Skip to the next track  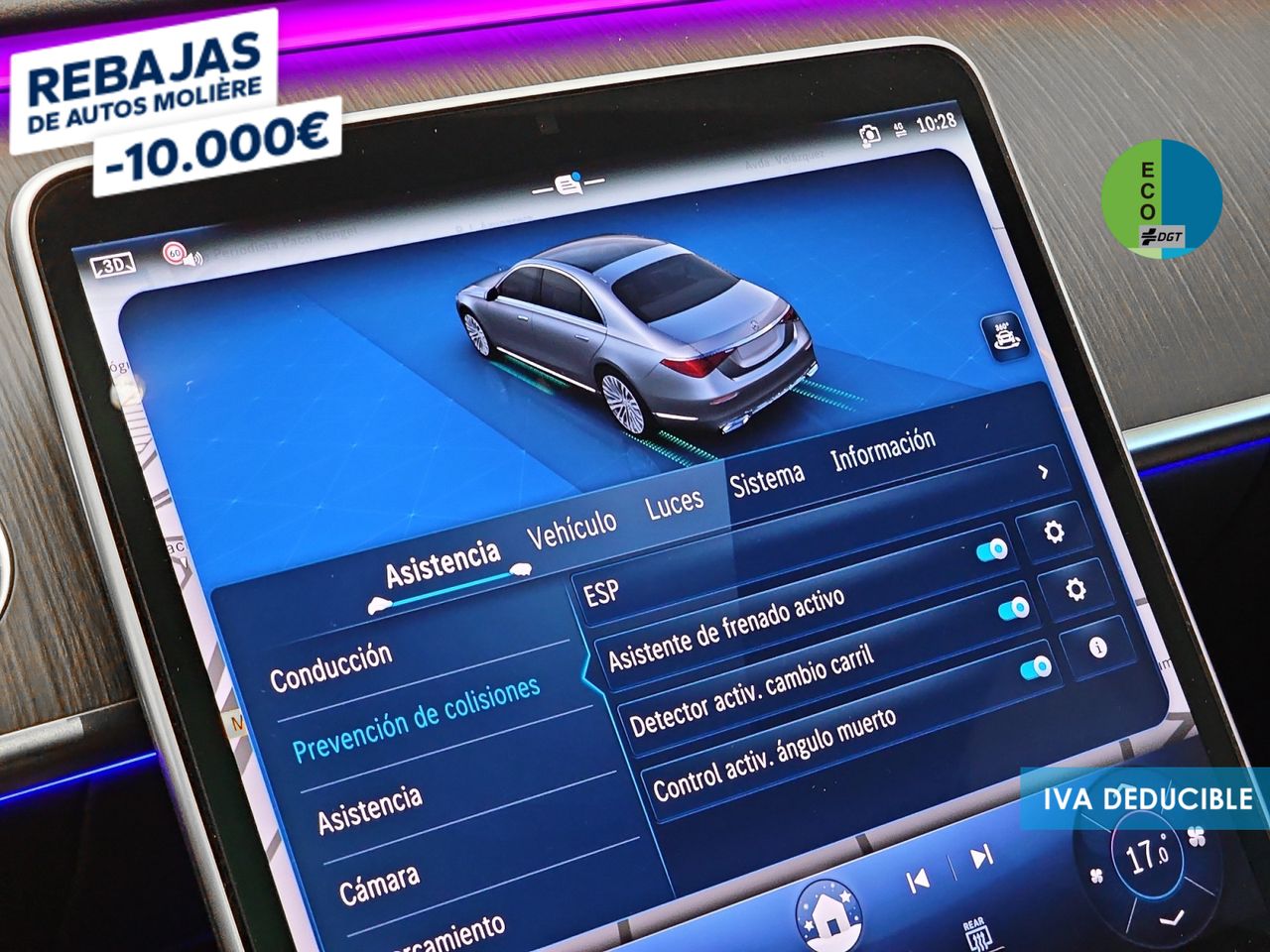point(980,857)
